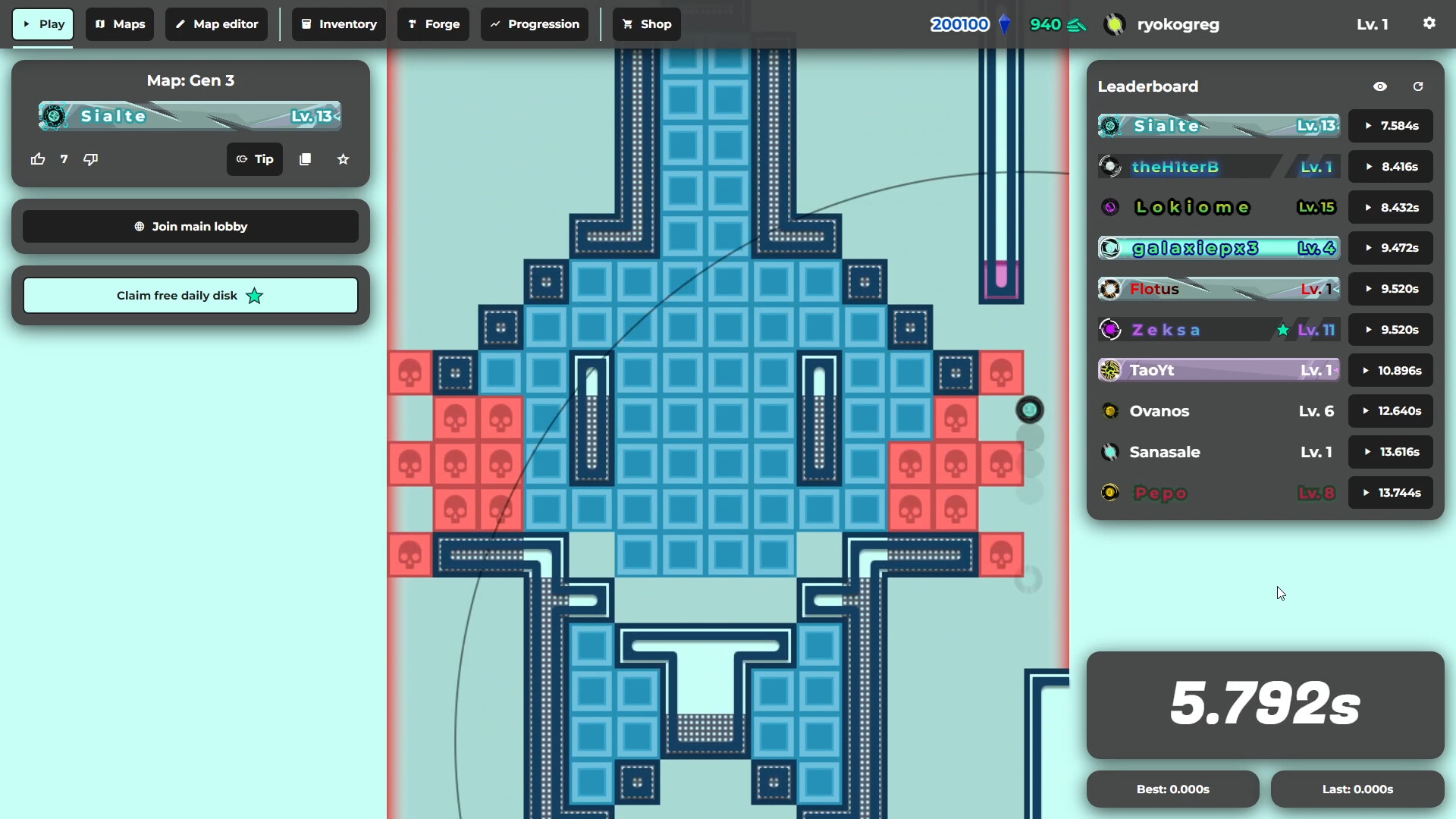Open the Inventory tab
1456x819 pixels.
click(x=338, y=24)
